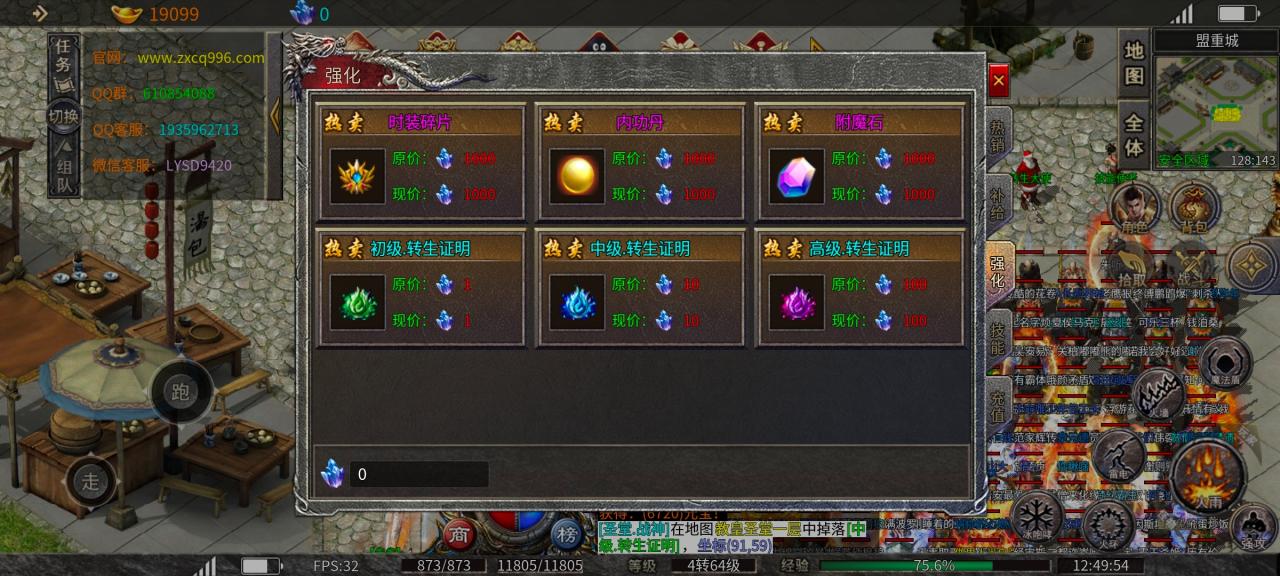
Task: Pick the 高级.转生证明 purple item
Action: pos(797,303)
